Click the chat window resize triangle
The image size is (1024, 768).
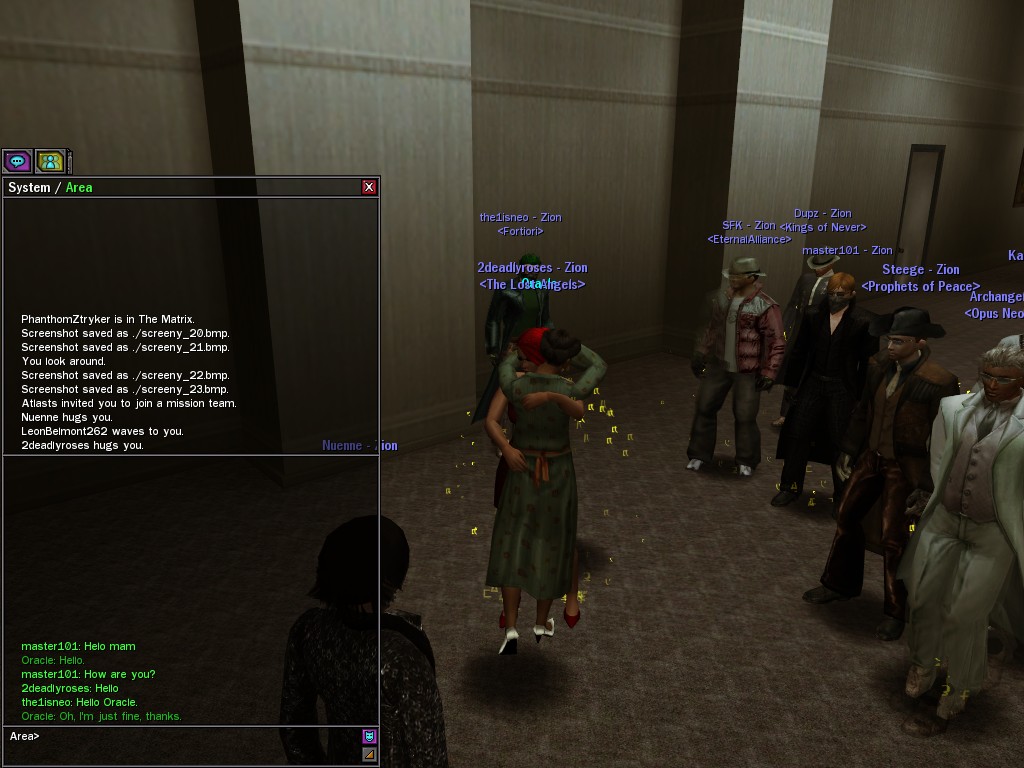[369, 754]
